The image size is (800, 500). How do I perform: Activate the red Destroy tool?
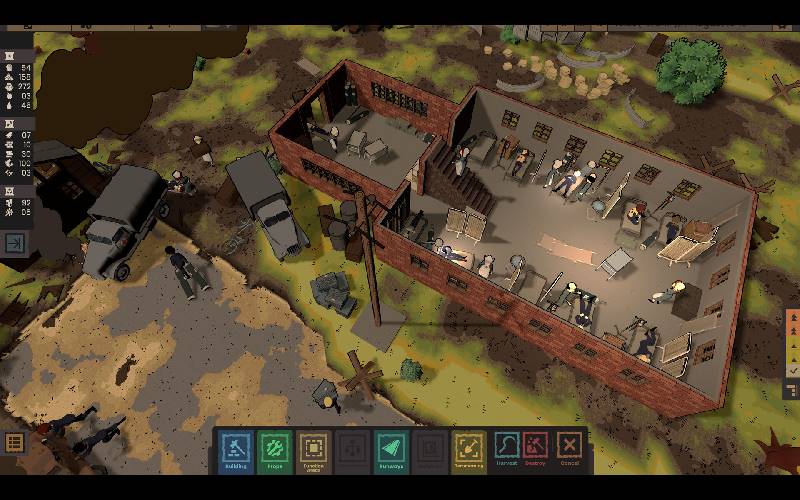[537, 445]
